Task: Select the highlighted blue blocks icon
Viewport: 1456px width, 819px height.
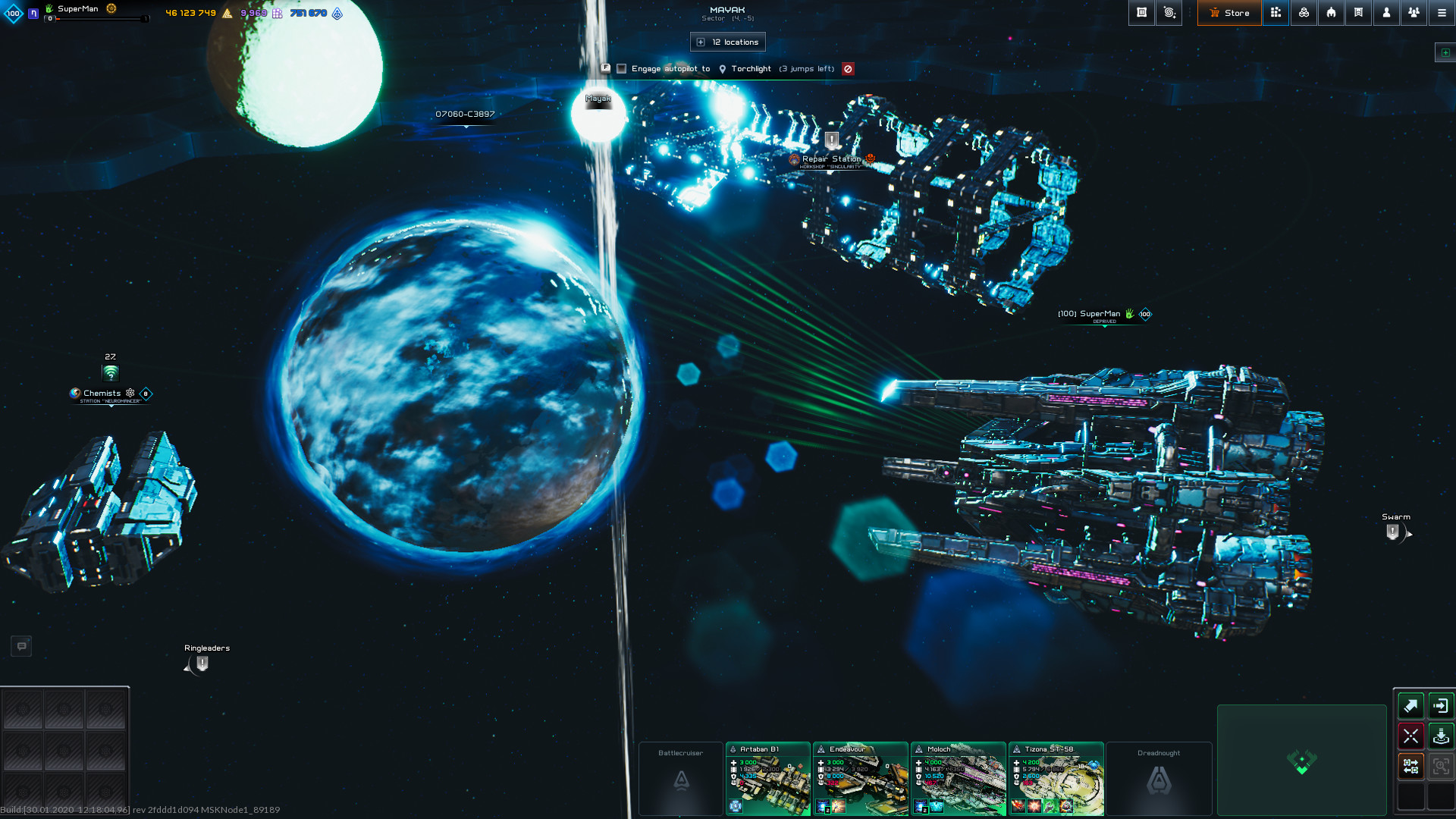Action: tap(1276, 13)
